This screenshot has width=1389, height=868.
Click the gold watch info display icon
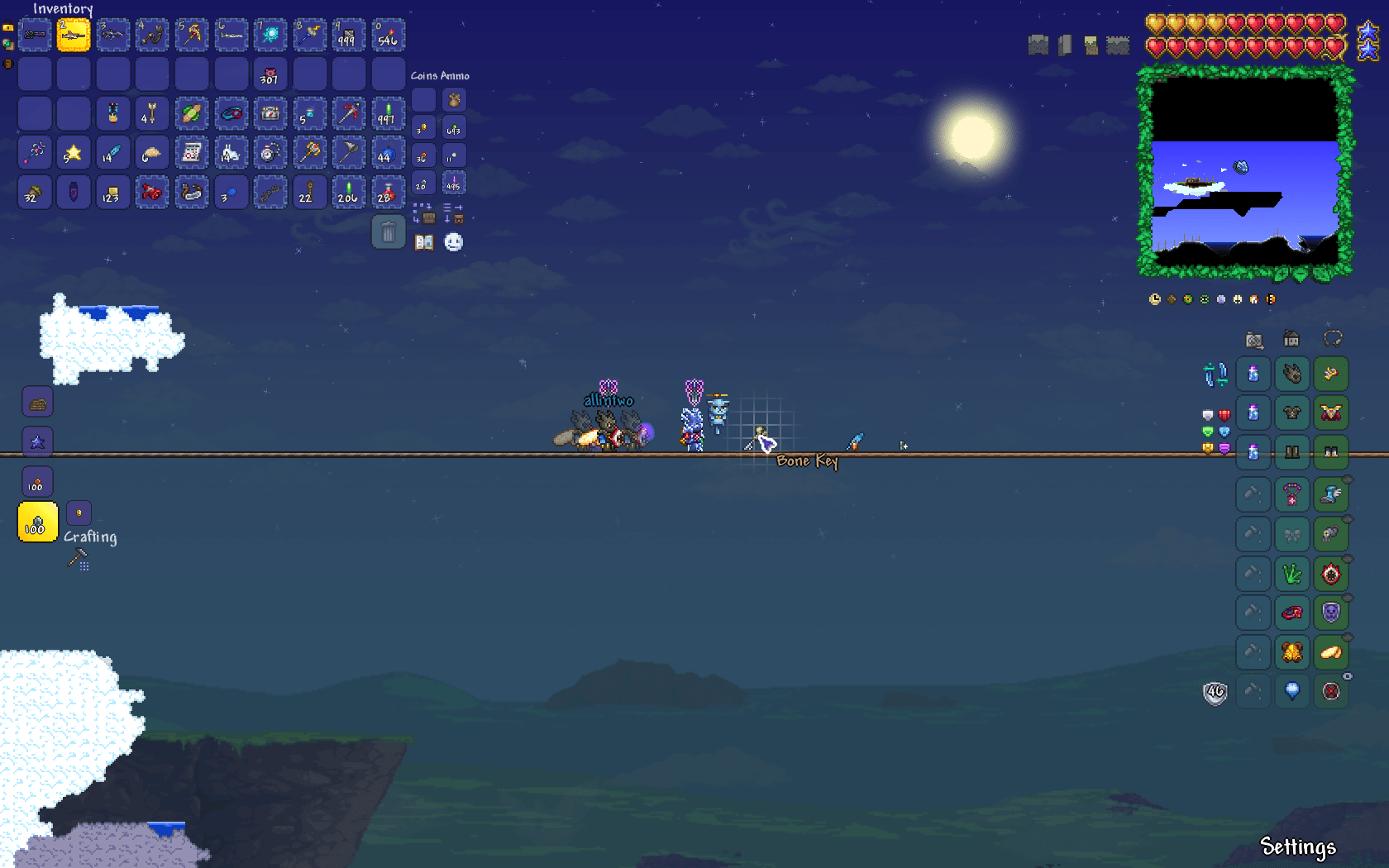[x=1155, y=300]
